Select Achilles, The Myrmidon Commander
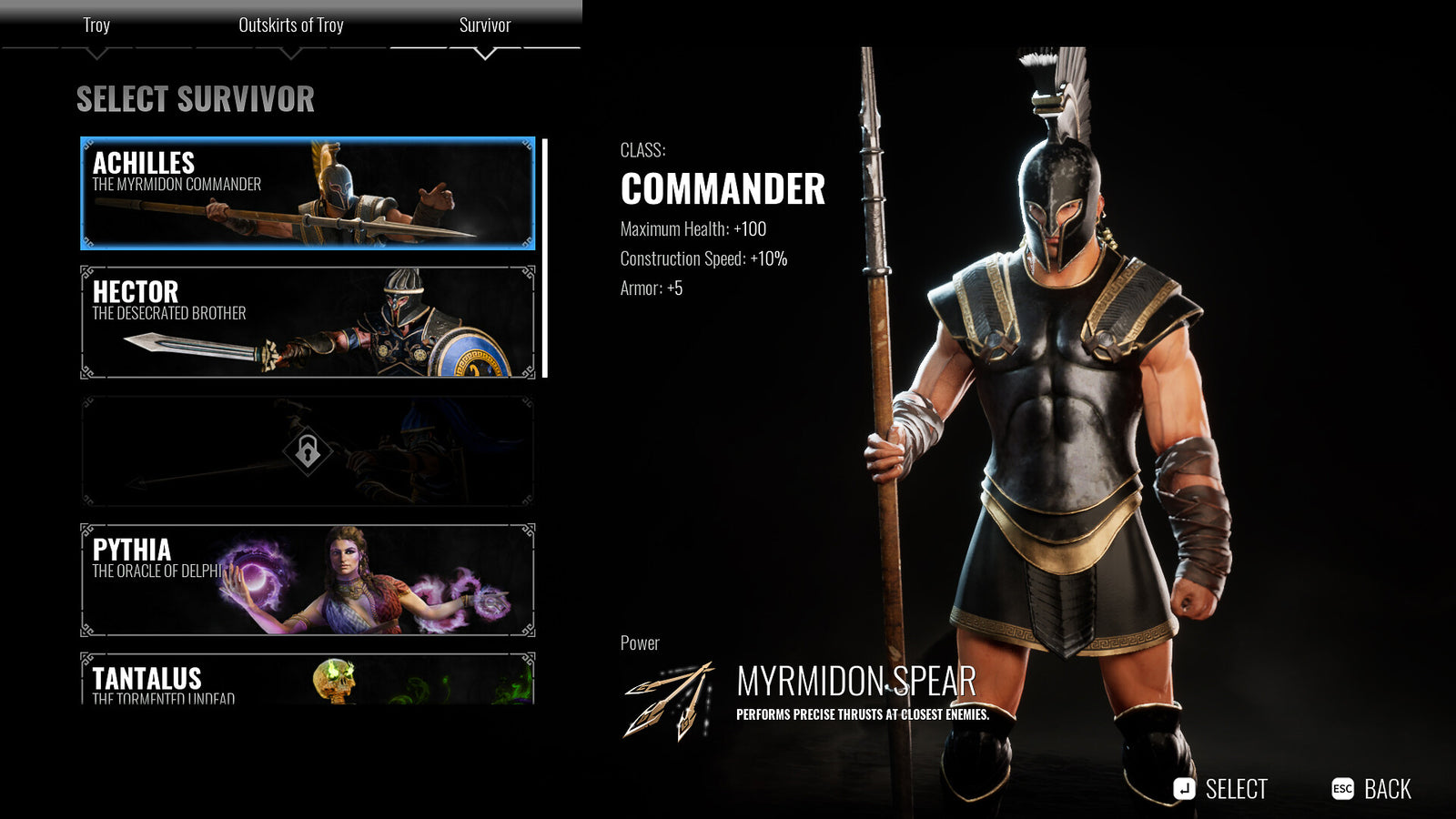The width and height of the screenshot is (1456, 819). (305, 193)
